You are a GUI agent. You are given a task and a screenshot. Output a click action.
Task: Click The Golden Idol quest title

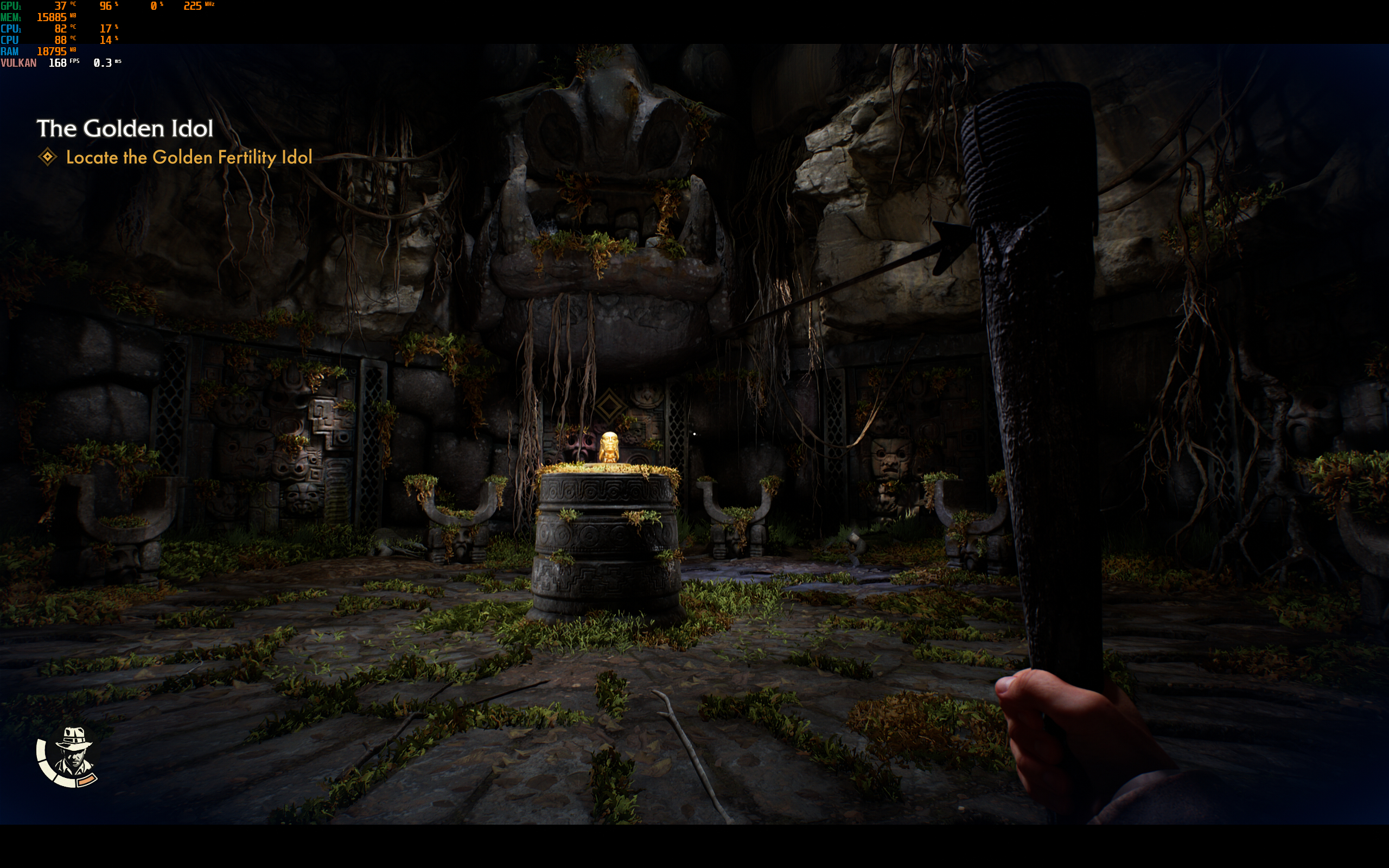pyautogui.click(x=125, y=129)
